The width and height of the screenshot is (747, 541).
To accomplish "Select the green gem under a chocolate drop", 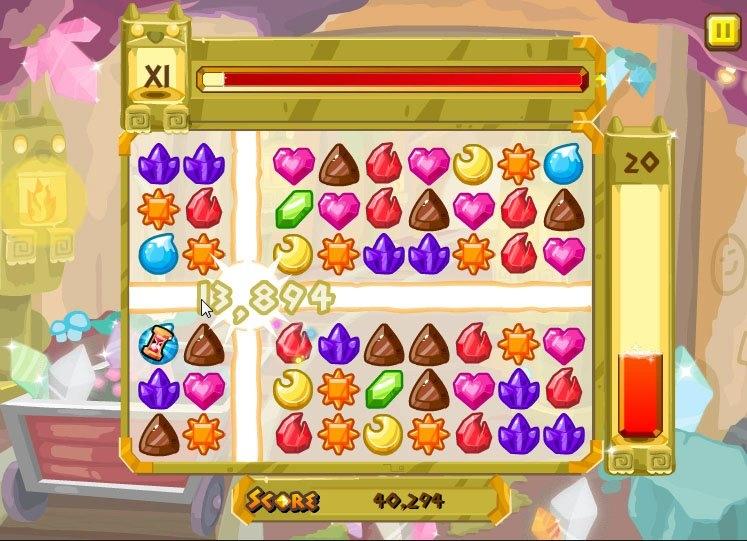I will [x=383, y=388].
